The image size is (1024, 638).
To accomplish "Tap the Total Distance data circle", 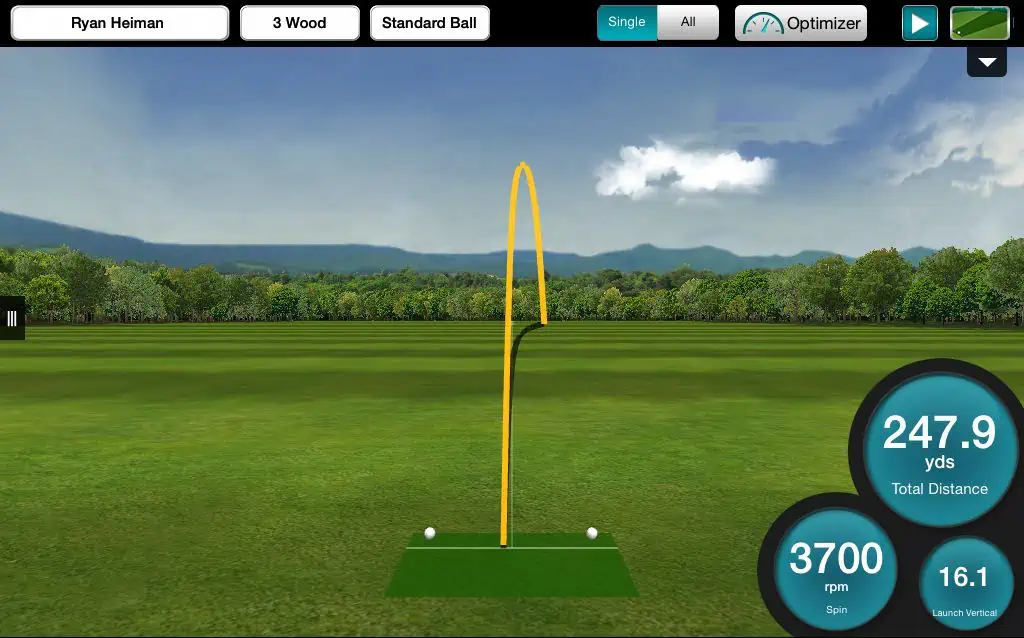I will point(939,451).
